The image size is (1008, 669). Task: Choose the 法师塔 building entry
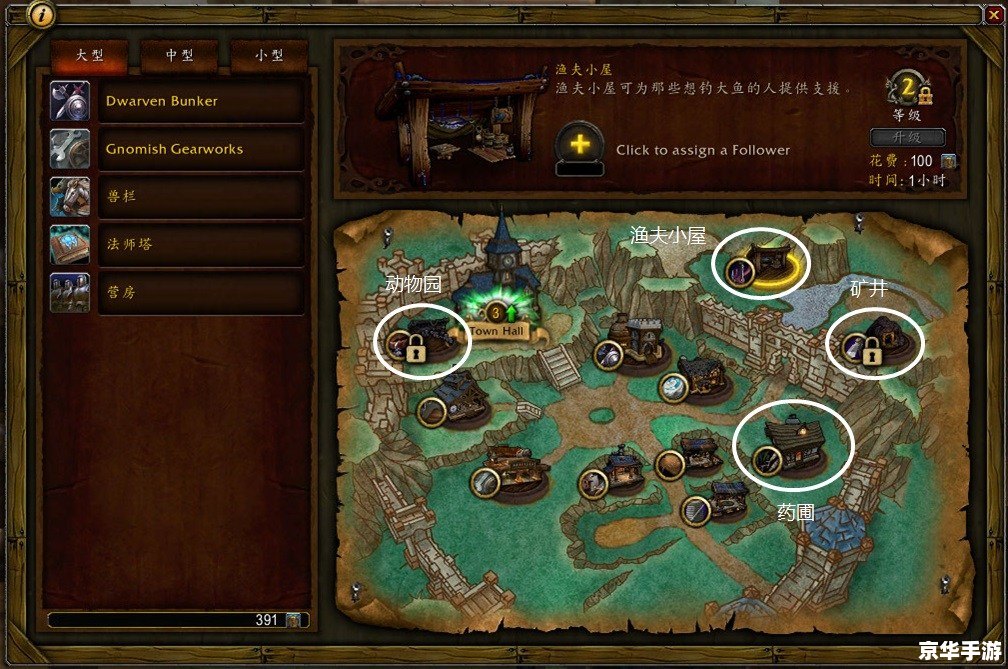click(177, 245)
